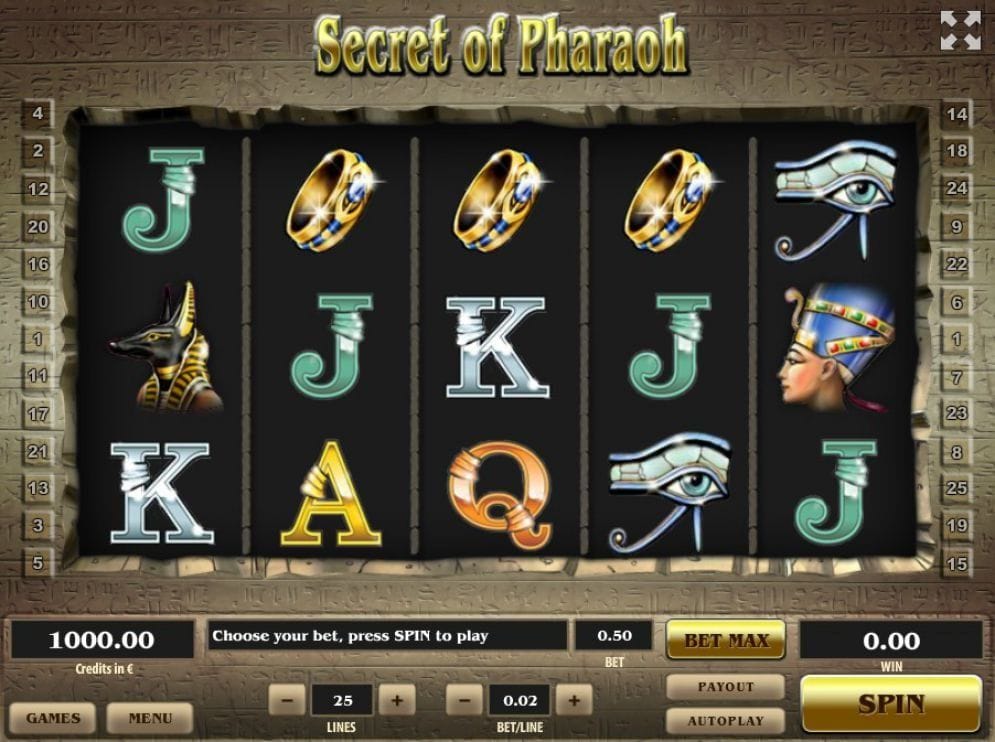The width and height of the screenshot is (995, 742).
Task: Show payline marker 5
Action: pos(38,564)
